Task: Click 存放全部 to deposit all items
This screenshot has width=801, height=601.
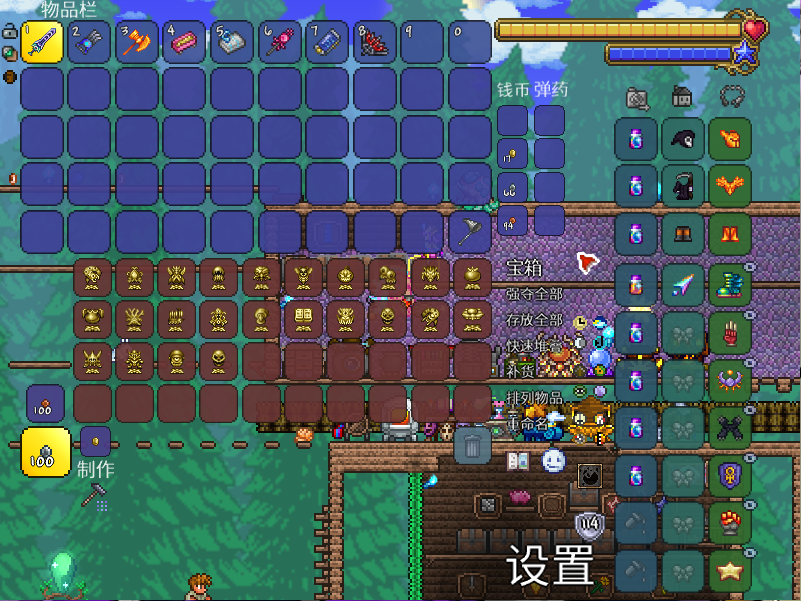Action: [534, 320]
